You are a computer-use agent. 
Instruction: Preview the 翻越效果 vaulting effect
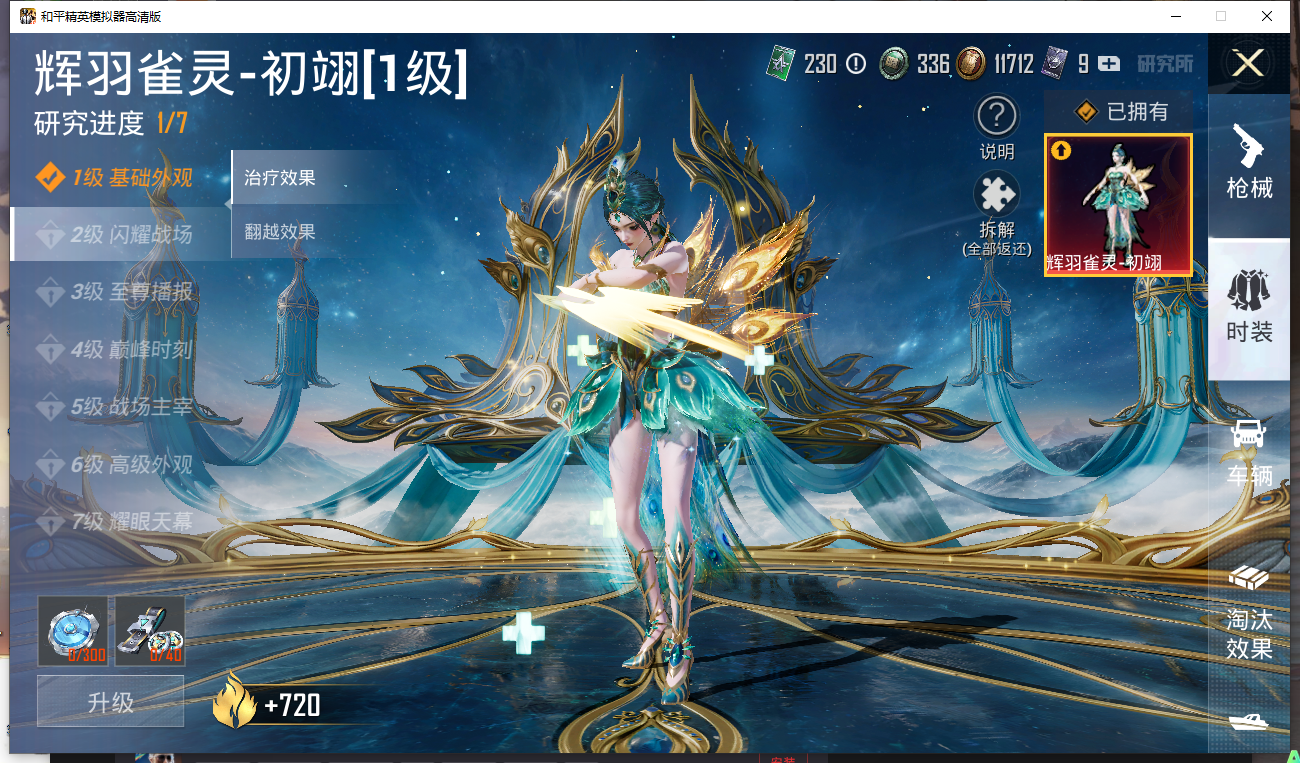coord(281,232)
